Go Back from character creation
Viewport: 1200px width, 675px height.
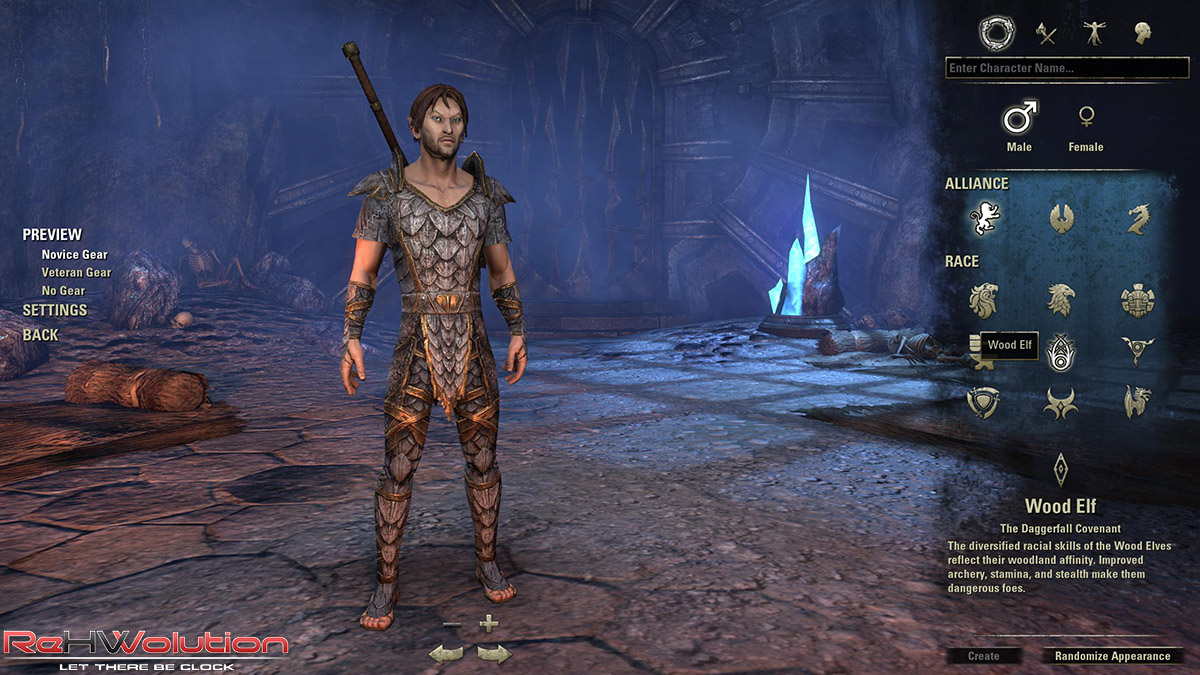[41, 335]
